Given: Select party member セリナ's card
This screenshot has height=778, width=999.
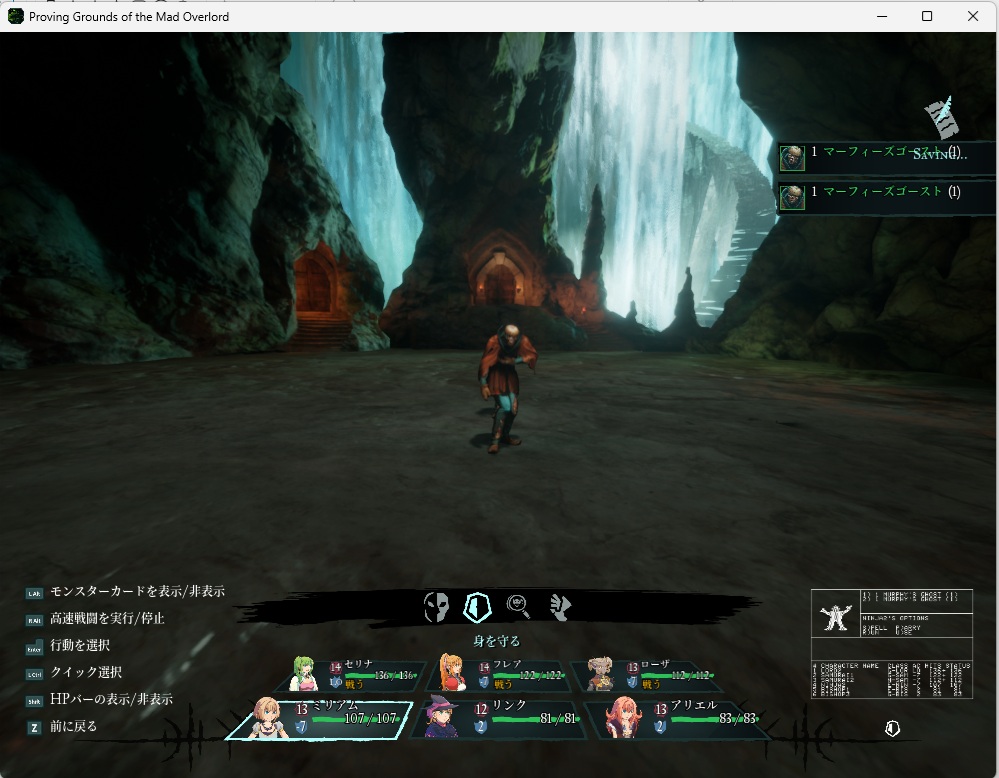Looking at the screenshot, I should [x=356, y=675].
